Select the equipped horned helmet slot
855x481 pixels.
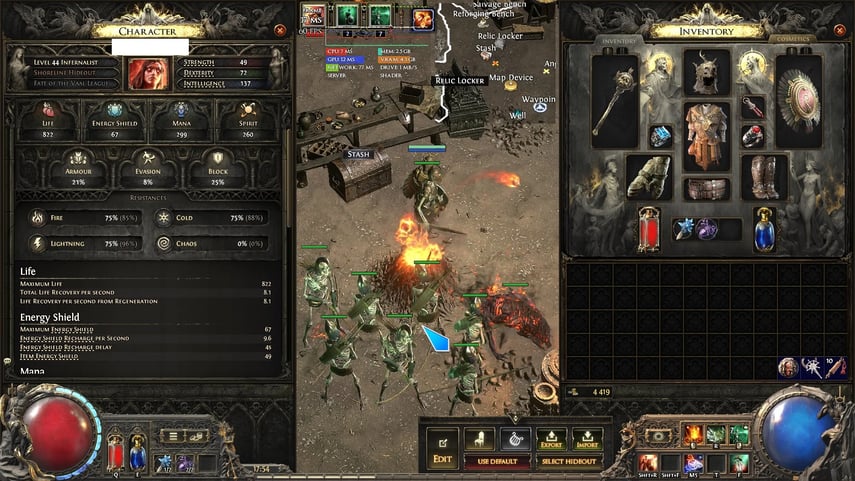click(x=707, y=76)
